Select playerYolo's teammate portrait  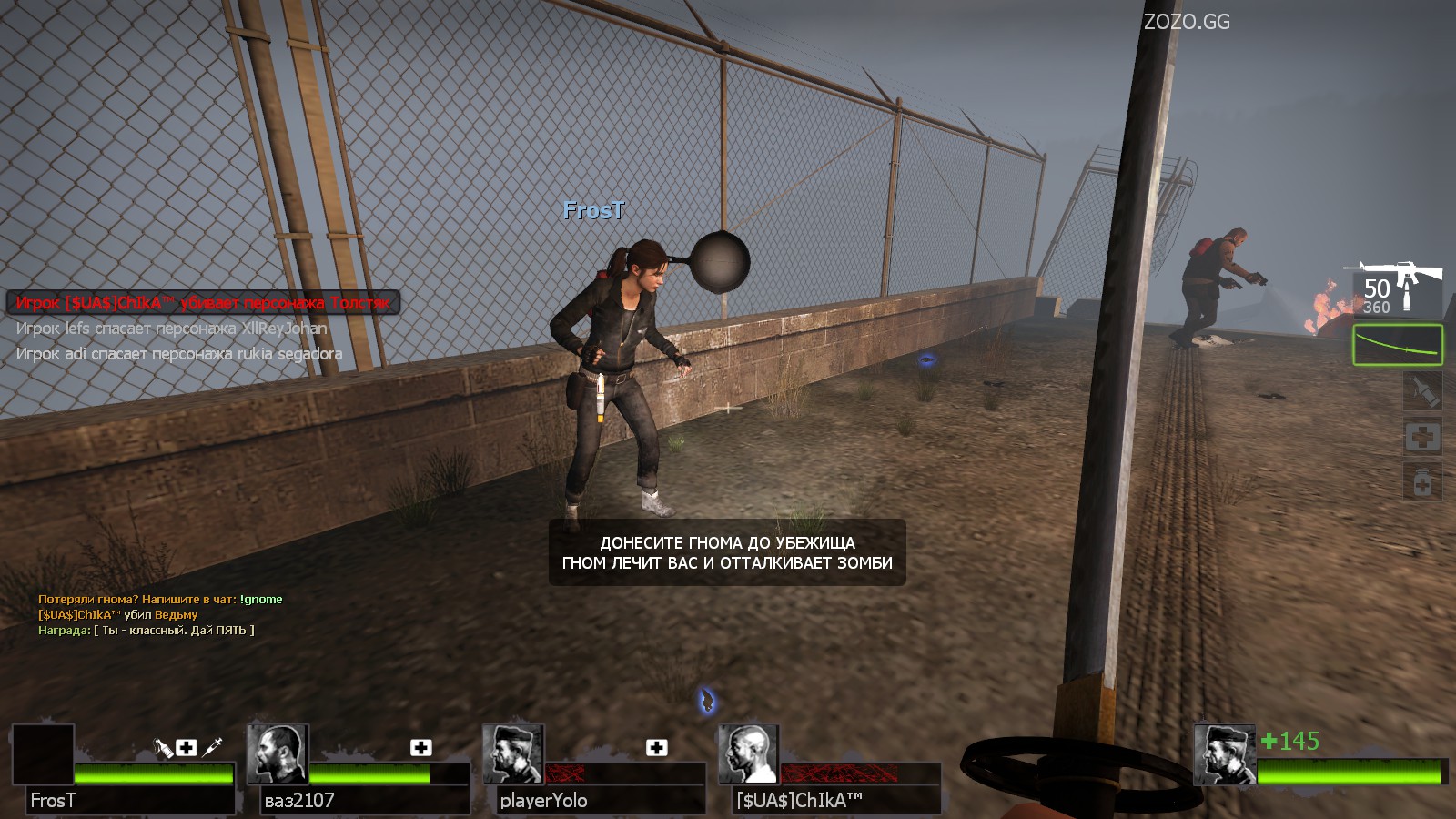tap(514, 753)
